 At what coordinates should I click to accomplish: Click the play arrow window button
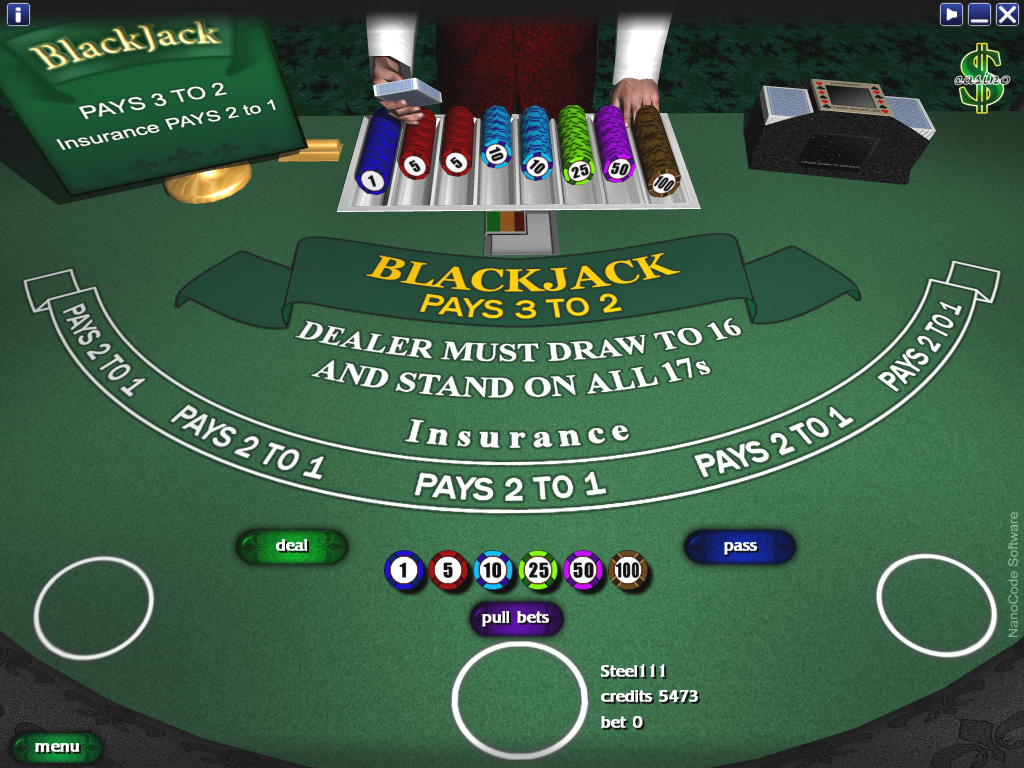[x=951, y=14]
